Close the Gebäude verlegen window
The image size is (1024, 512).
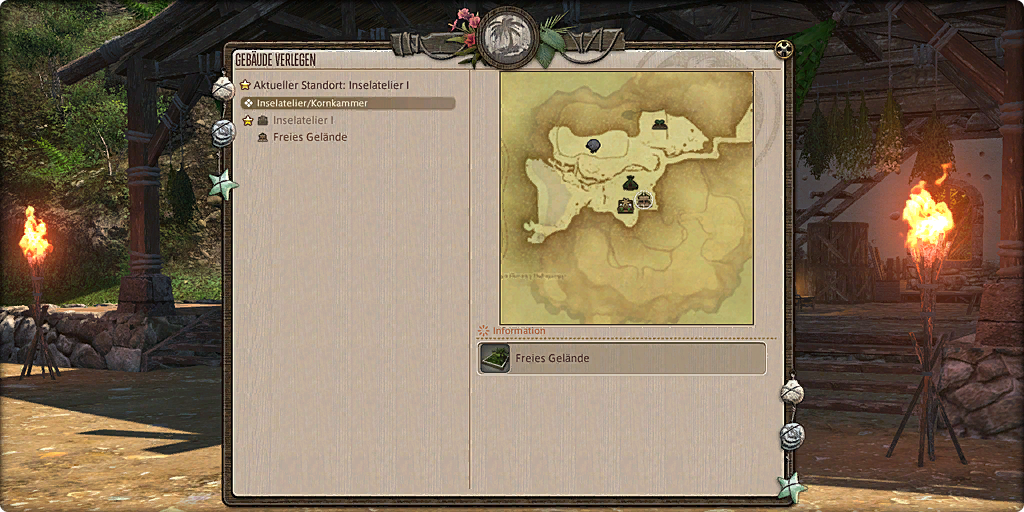783,49
